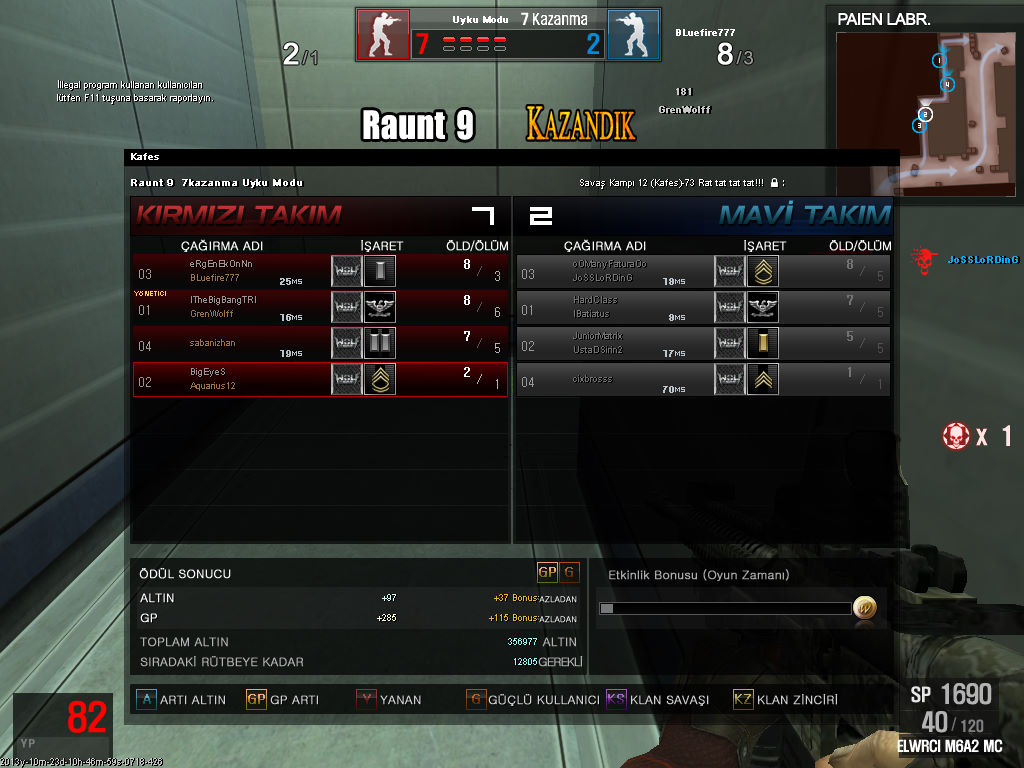1024x768 pixels.
Task: Click the blue team soldier icon at top
Action: point(633,35)
